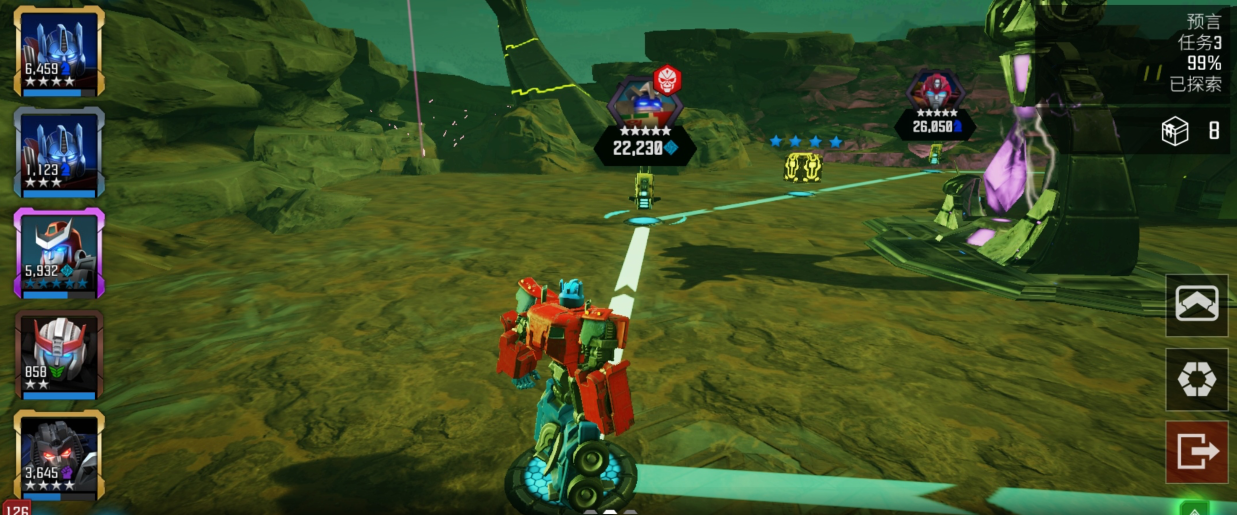Select the 3-star Optimus Prime portrait rated 1,123
Viewport: 1237px width, 515px height.
58,152
